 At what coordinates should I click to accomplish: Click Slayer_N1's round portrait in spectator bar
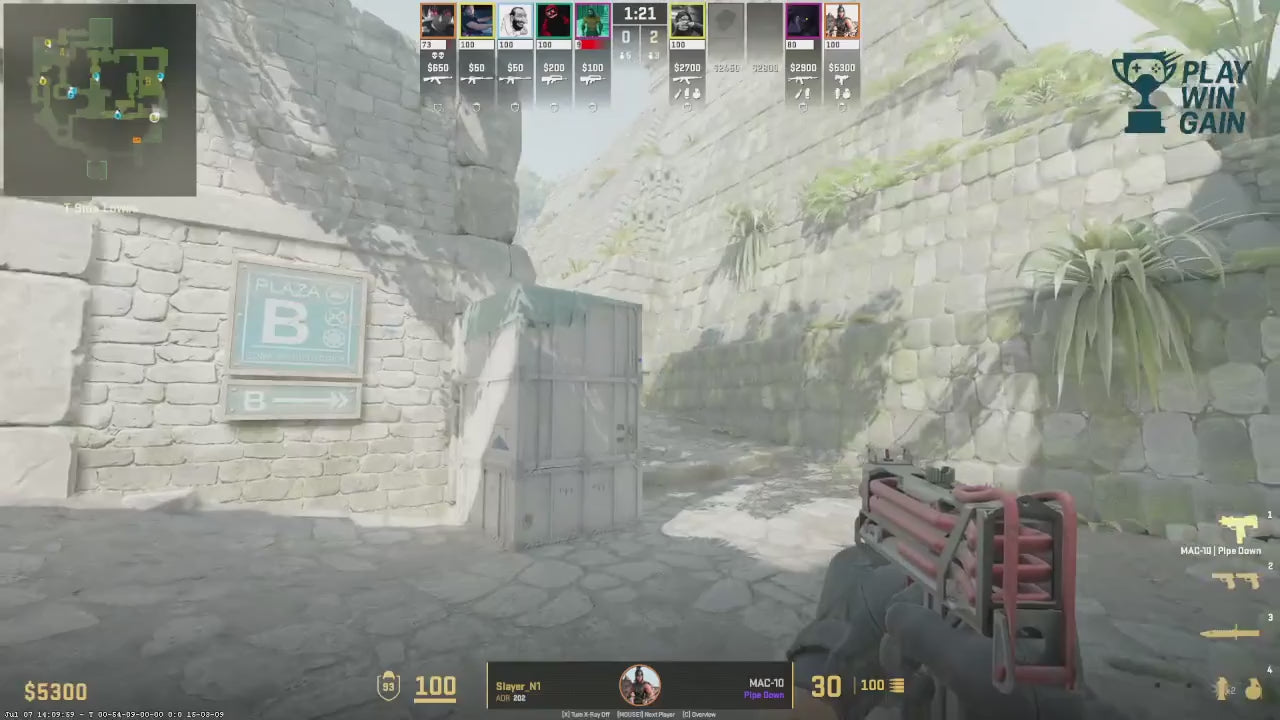pyautogui.click(x=639, y=686)
